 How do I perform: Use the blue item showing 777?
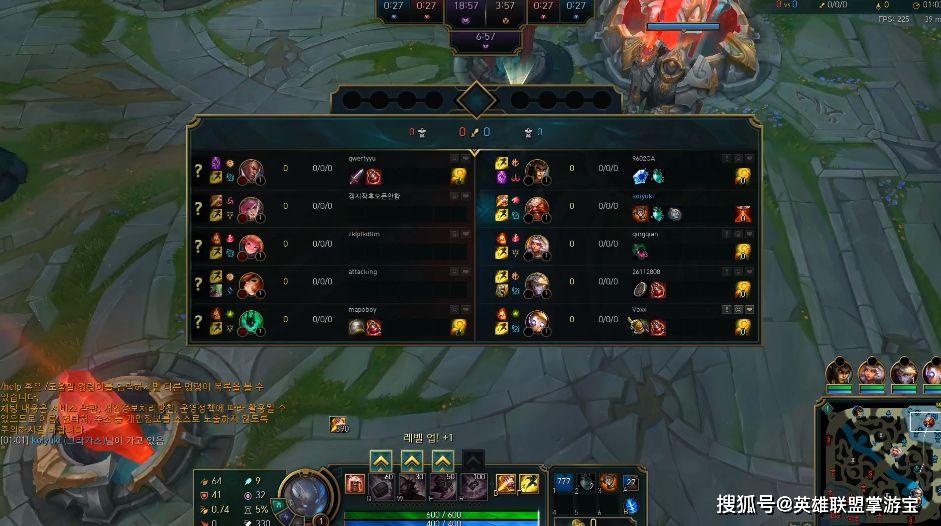pyautogui.click(x=563, y=484)
